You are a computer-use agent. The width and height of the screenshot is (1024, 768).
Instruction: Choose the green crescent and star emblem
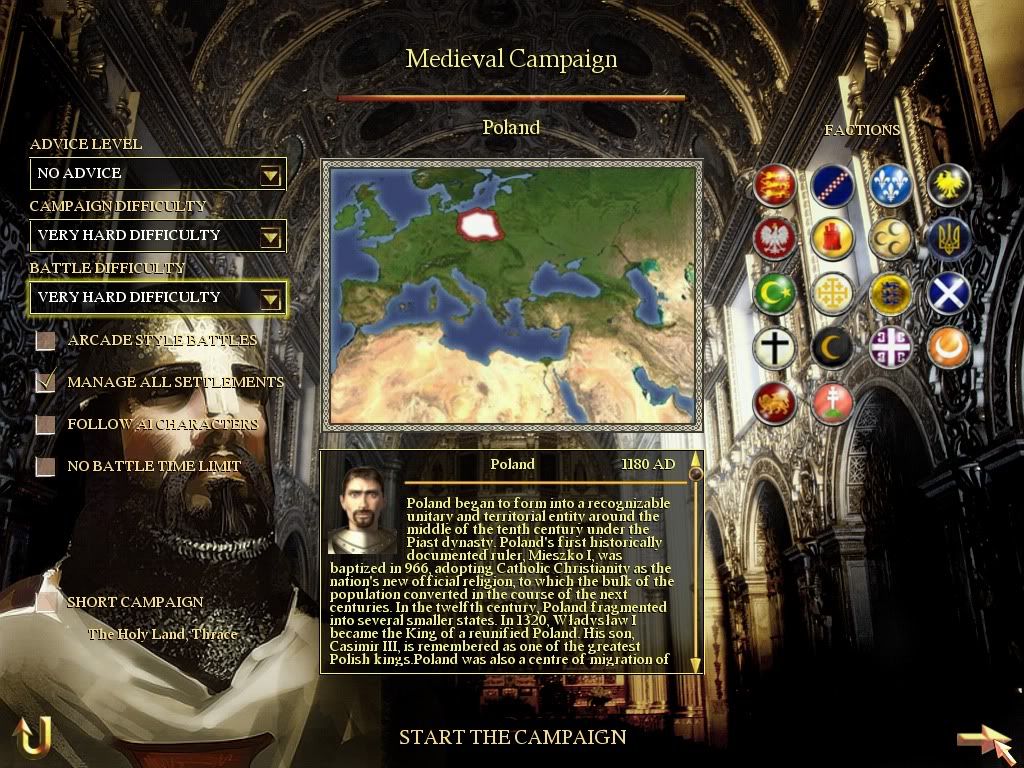click(x=775, y=293)
